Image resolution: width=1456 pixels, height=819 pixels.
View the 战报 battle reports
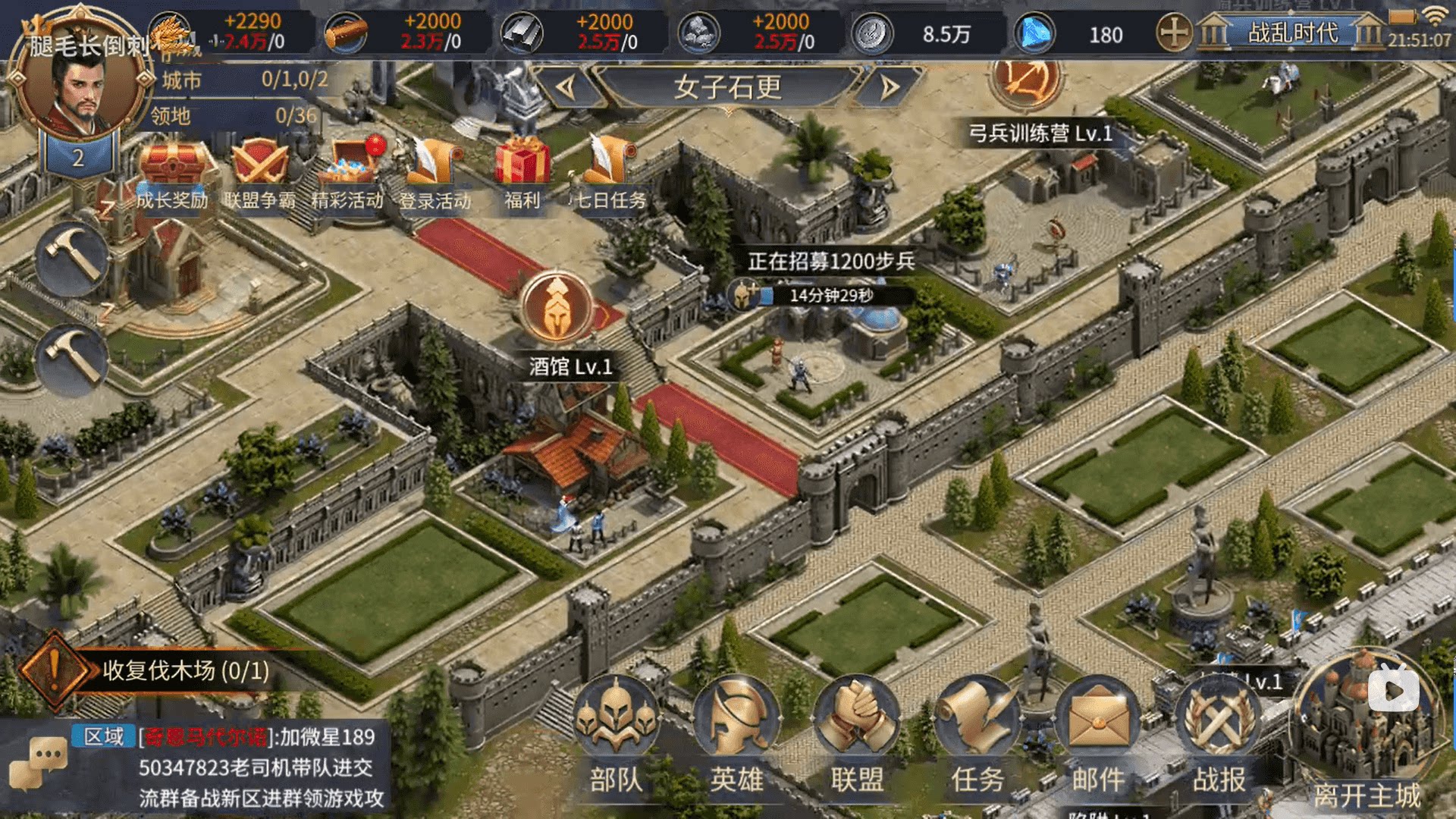click(x=1219, y=728)
